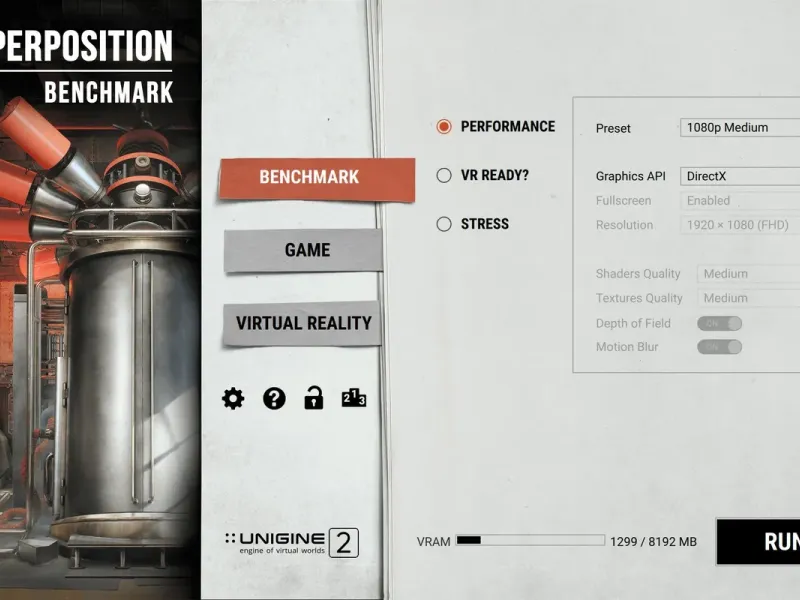Choose the Performance benchmark mode
Viewport: 800px width, 600px height.
coord(444,127)
